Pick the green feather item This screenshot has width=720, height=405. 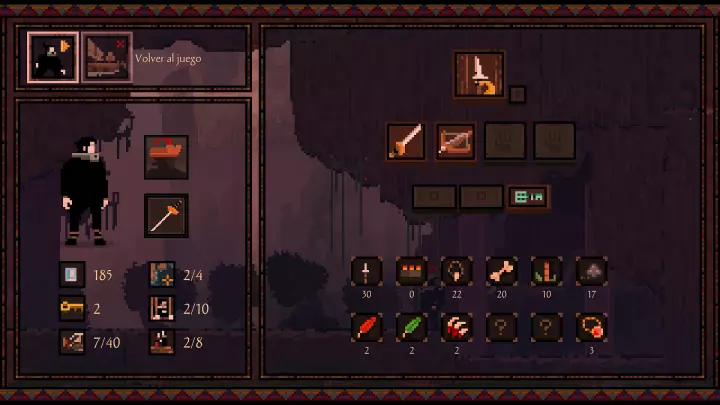[412, 327]
